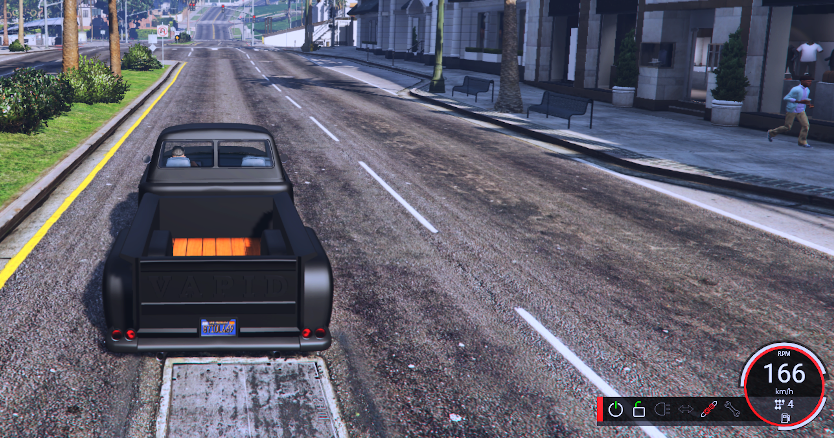
Task: Open the wrench vehicle repair icon
Action: pyautogui.click(x=731, y=409)
